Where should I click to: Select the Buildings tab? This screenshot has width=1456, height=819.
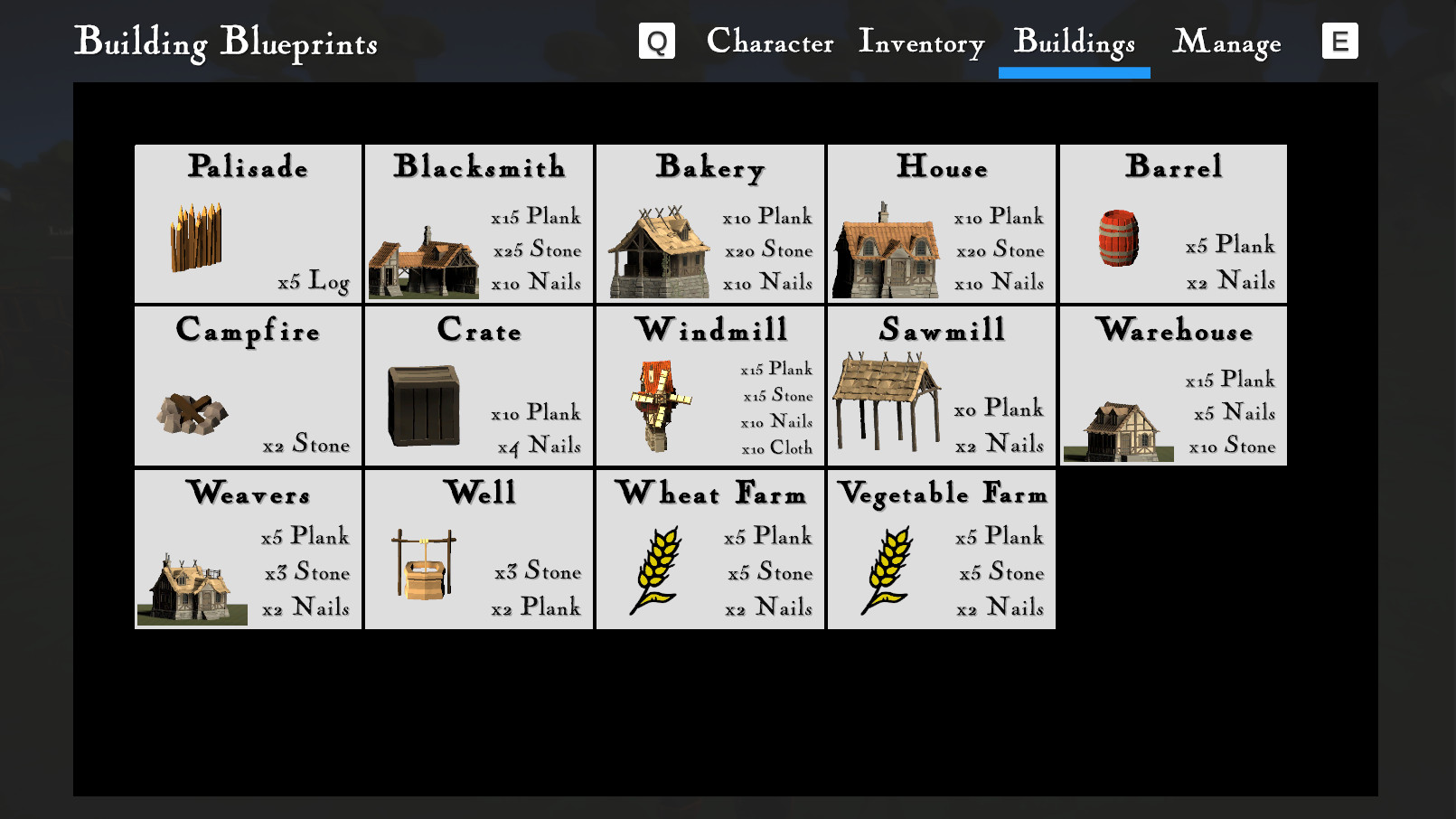1074,42
